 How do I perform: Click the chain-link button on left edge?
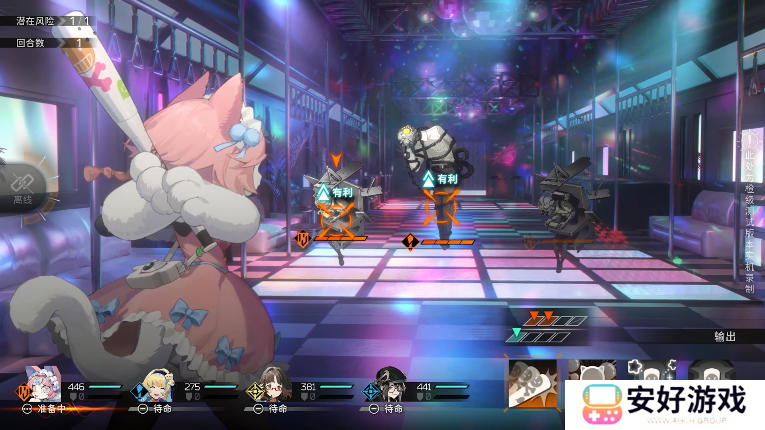[23, 183]
